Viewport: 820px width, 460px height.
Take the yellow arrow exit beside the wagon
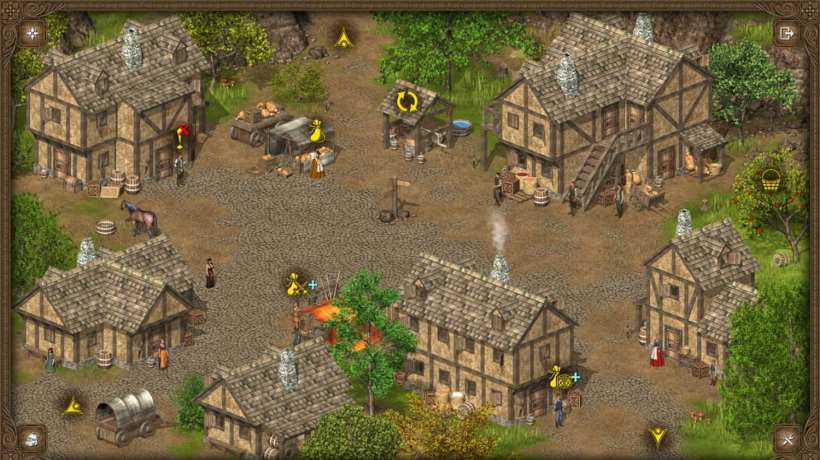(72, 406)
